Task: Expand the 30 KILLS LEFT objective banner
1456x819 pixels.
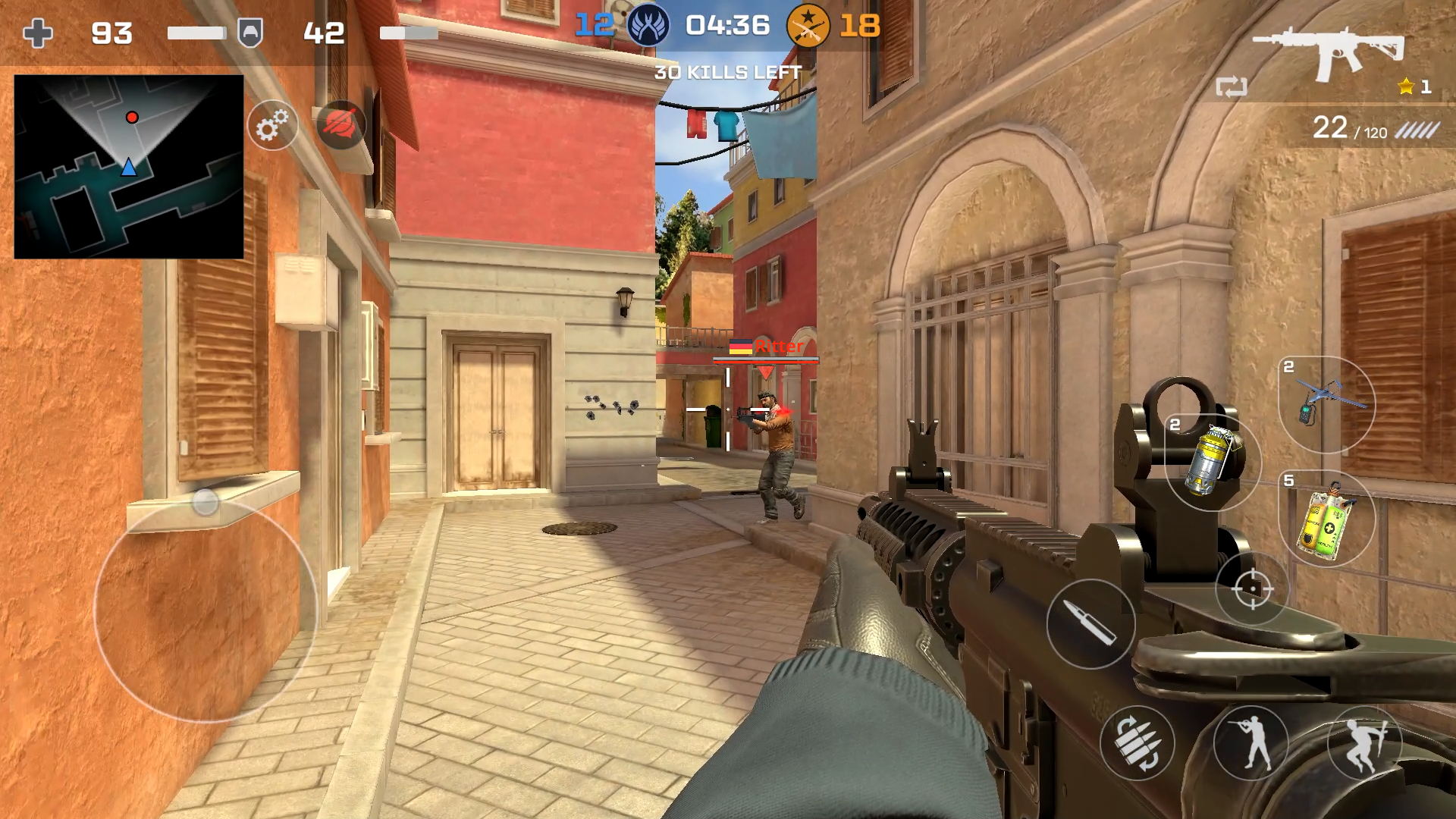Action: click(x=726, y=72)
